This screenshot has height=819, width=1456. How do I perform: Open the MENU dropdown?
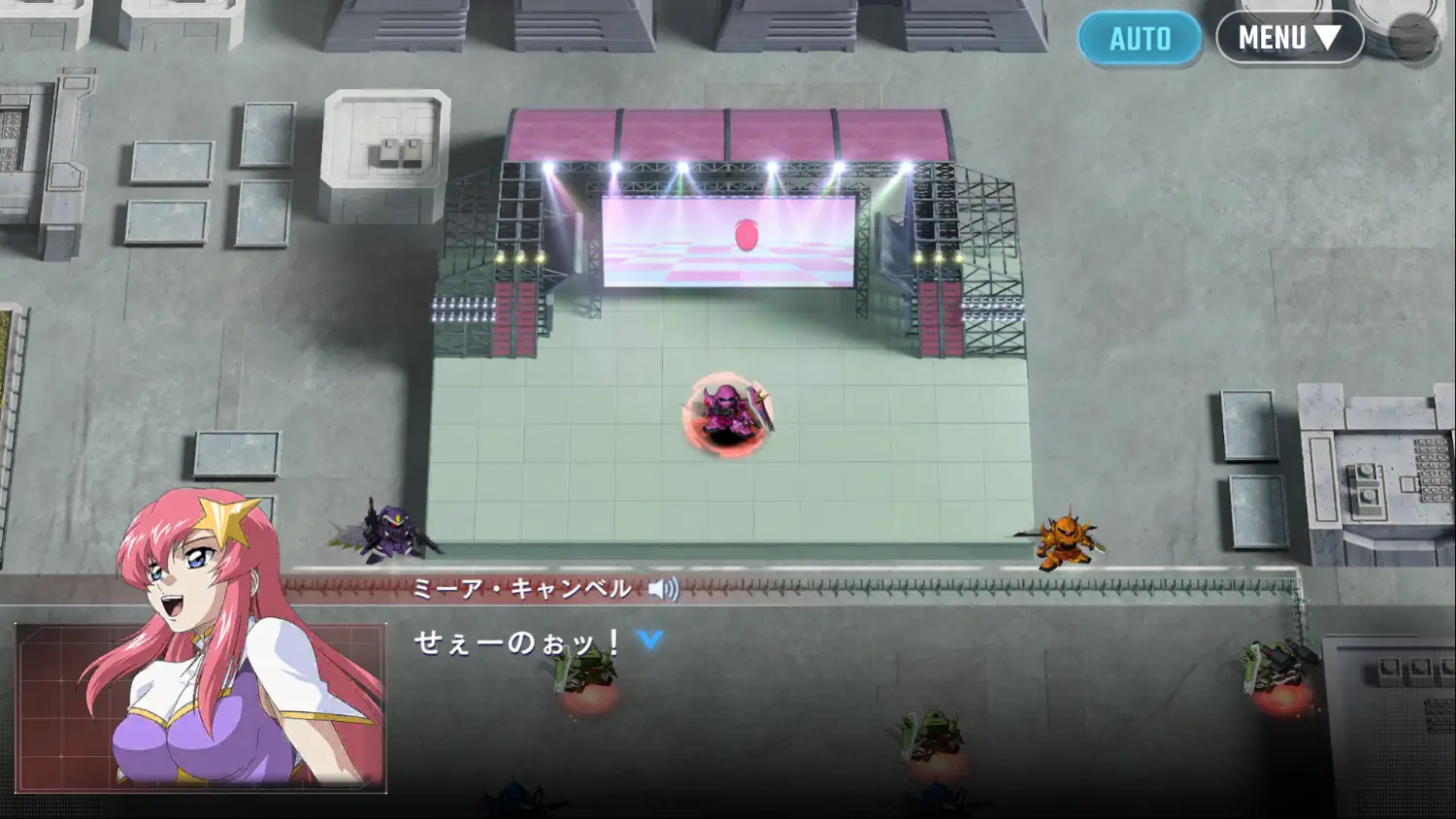pyautogui.click(x=1289, y=38)
